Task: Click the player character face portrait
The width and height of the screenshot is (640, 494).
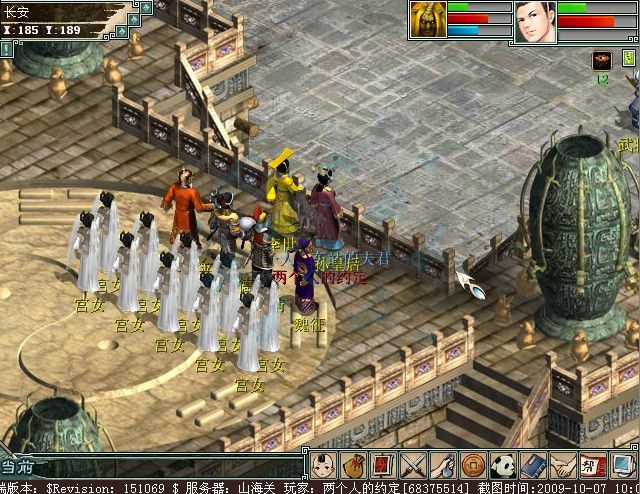Action: tap(535, 21)
